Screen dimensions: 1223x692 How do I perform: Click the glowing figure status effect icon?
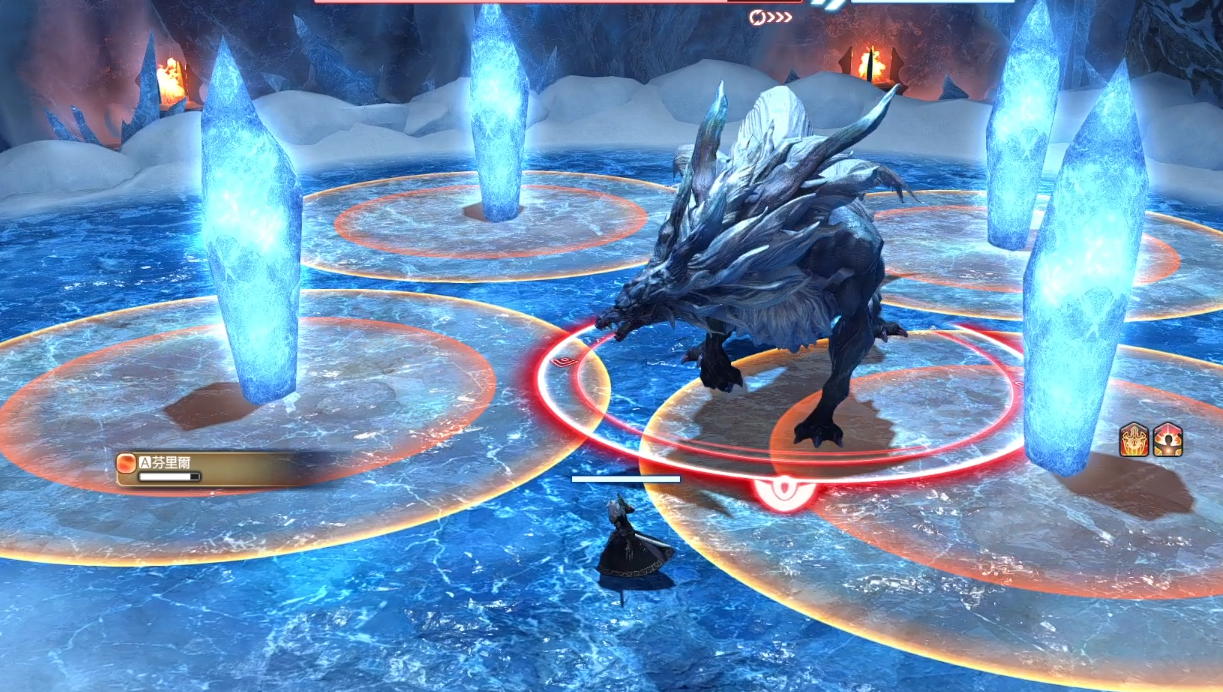[1167, 440]
